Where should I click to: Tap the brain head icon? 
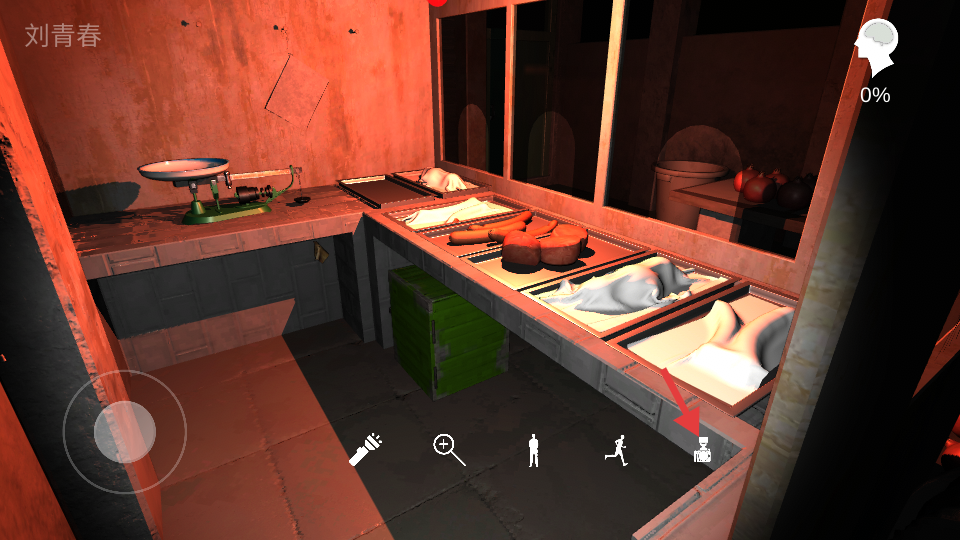click(x=876, y=48)
